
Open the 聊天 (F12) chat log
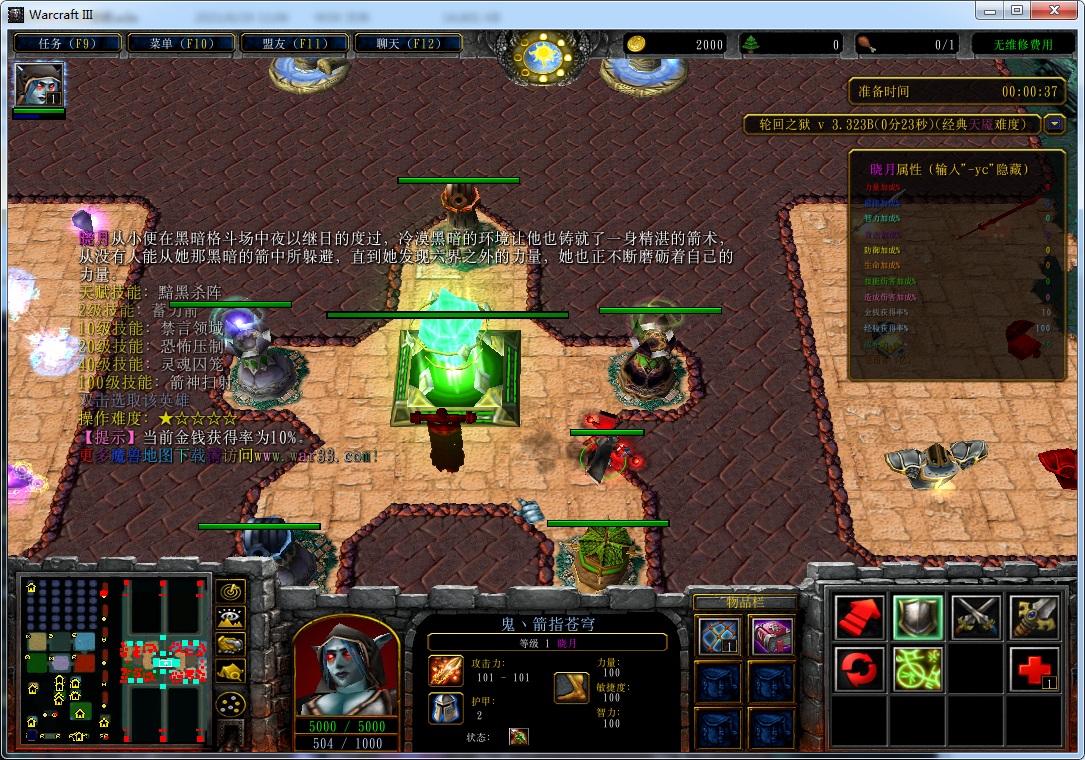(x=408, y=44)
